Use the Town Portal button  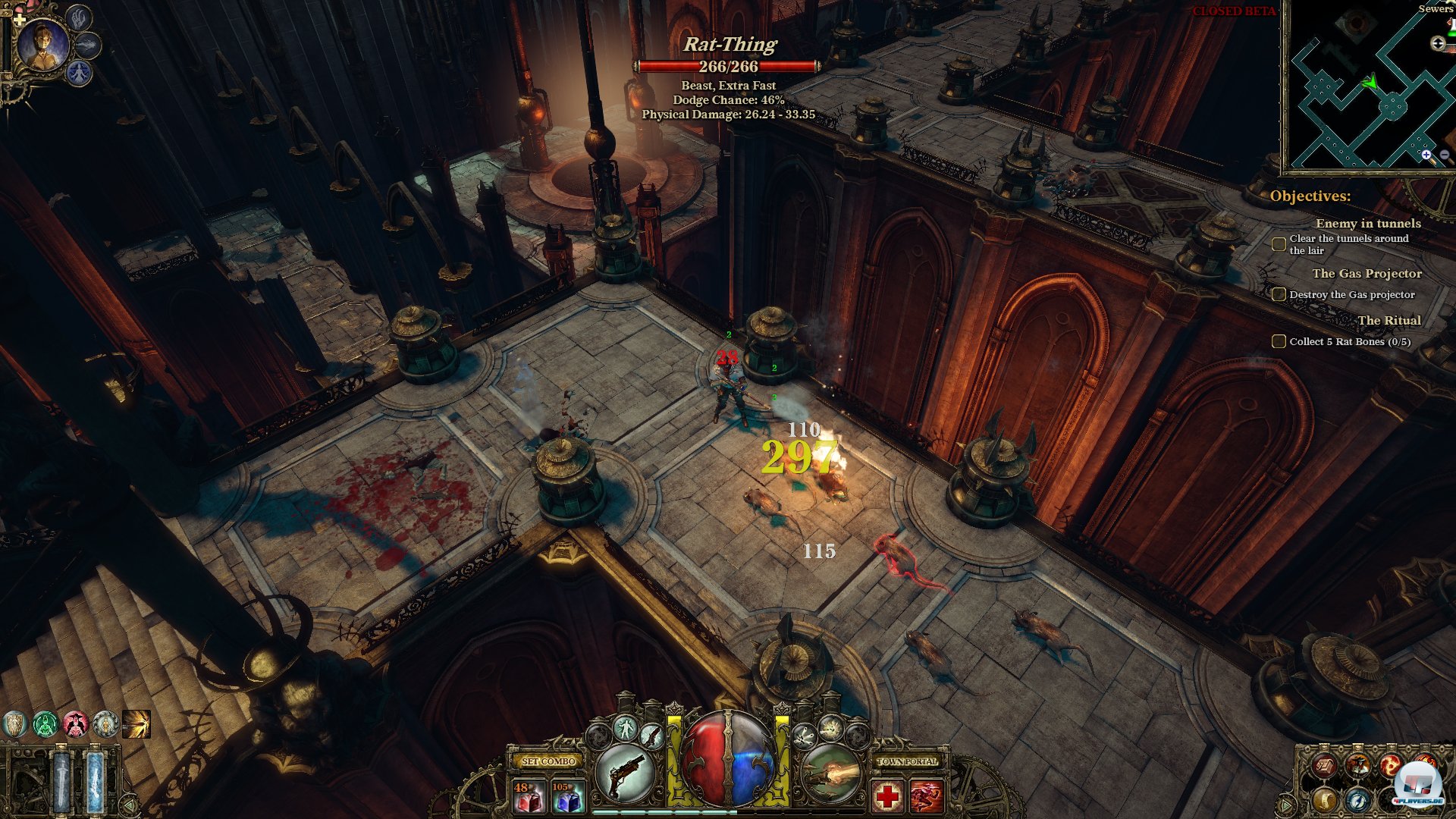(907, 761)
